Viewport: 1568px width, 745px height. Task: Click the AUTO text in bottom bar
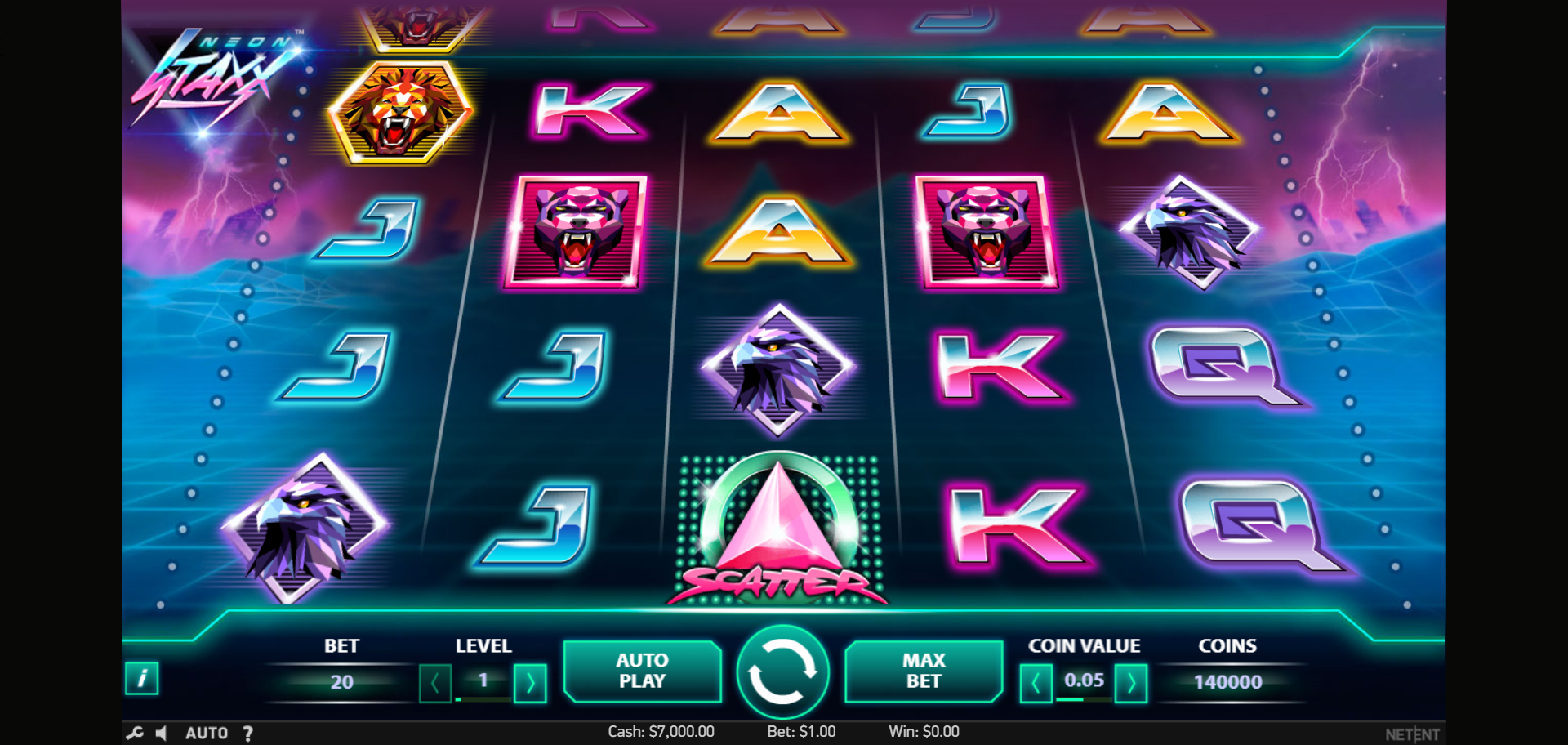(207, 733)
